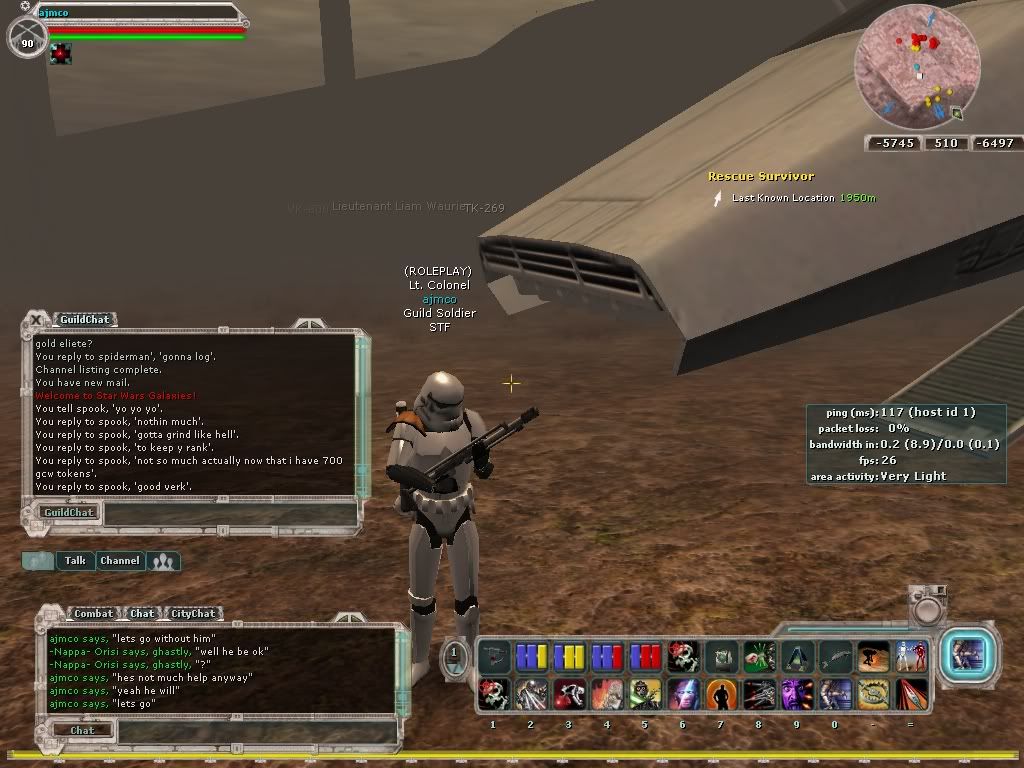Open the radar minimap

coord(916,68)
